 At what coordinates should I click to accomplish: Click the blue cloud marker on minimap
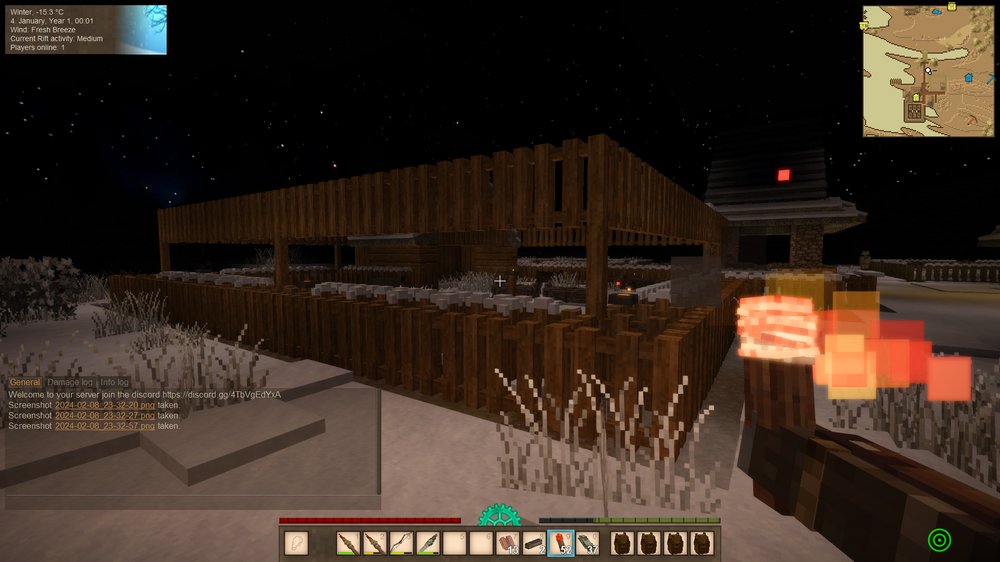pos(937,11)
